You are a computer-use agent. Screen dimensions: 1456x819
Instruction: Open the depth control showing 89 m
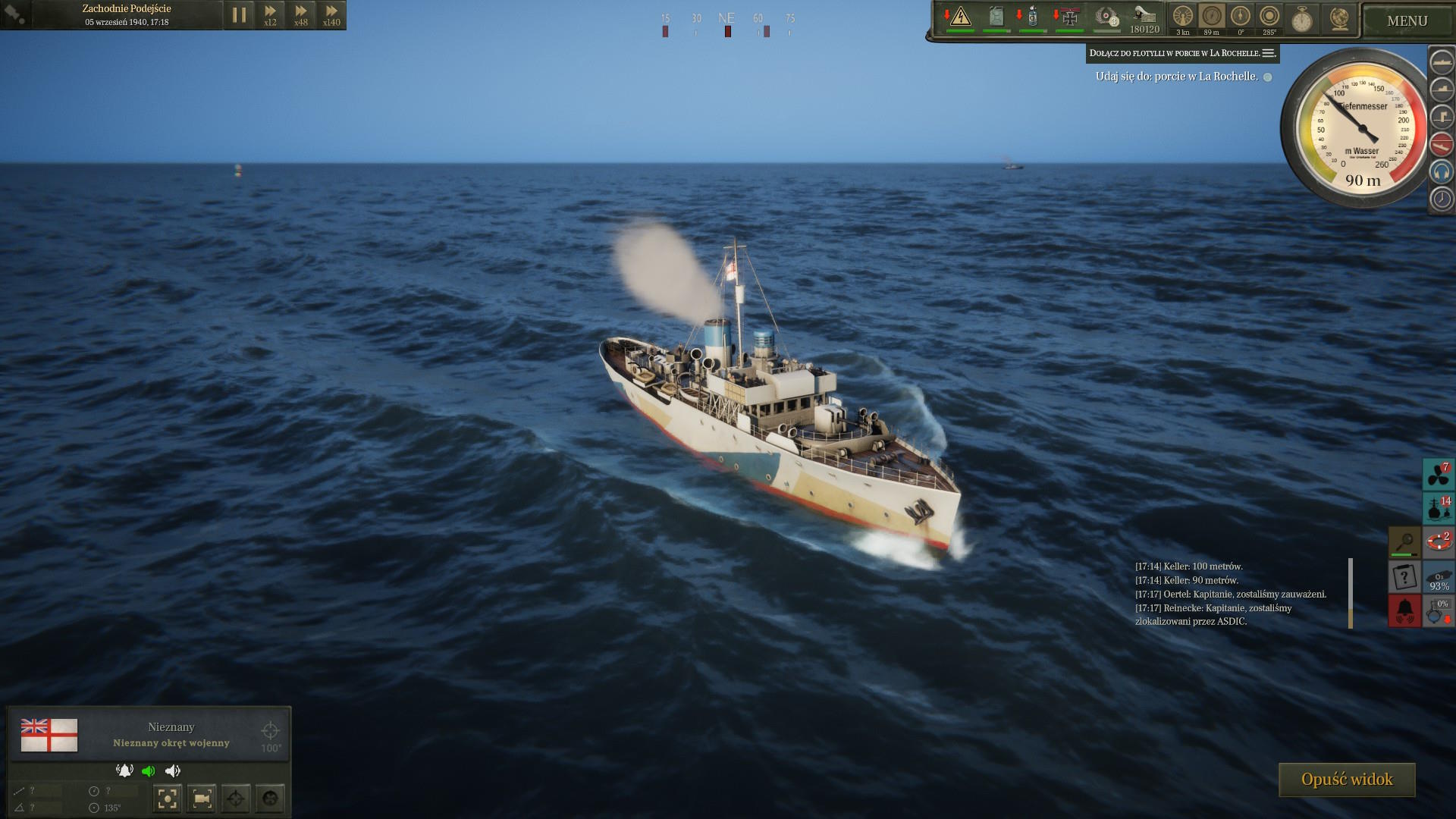click(x=1212, y=18)
